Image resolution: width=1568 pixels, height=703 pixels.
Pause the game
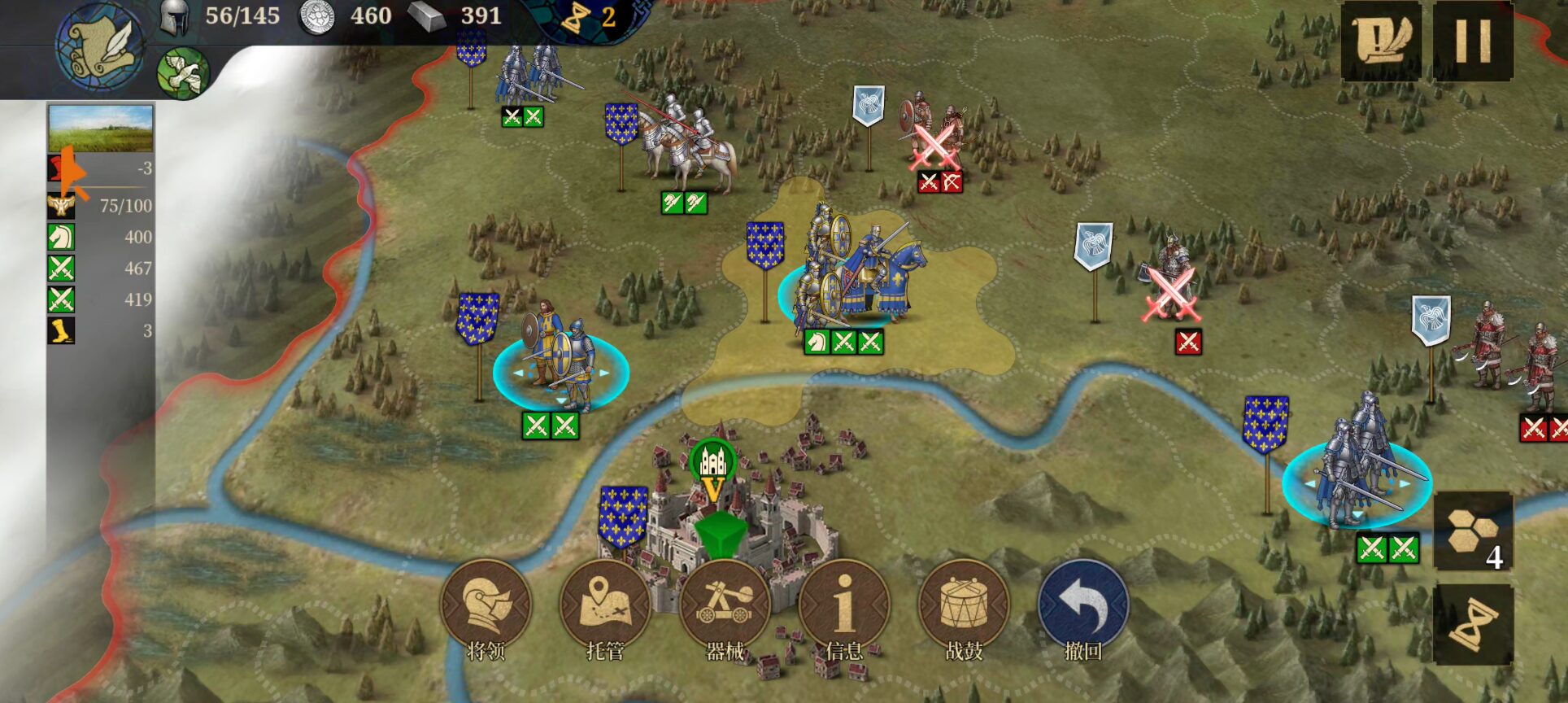1472,40
